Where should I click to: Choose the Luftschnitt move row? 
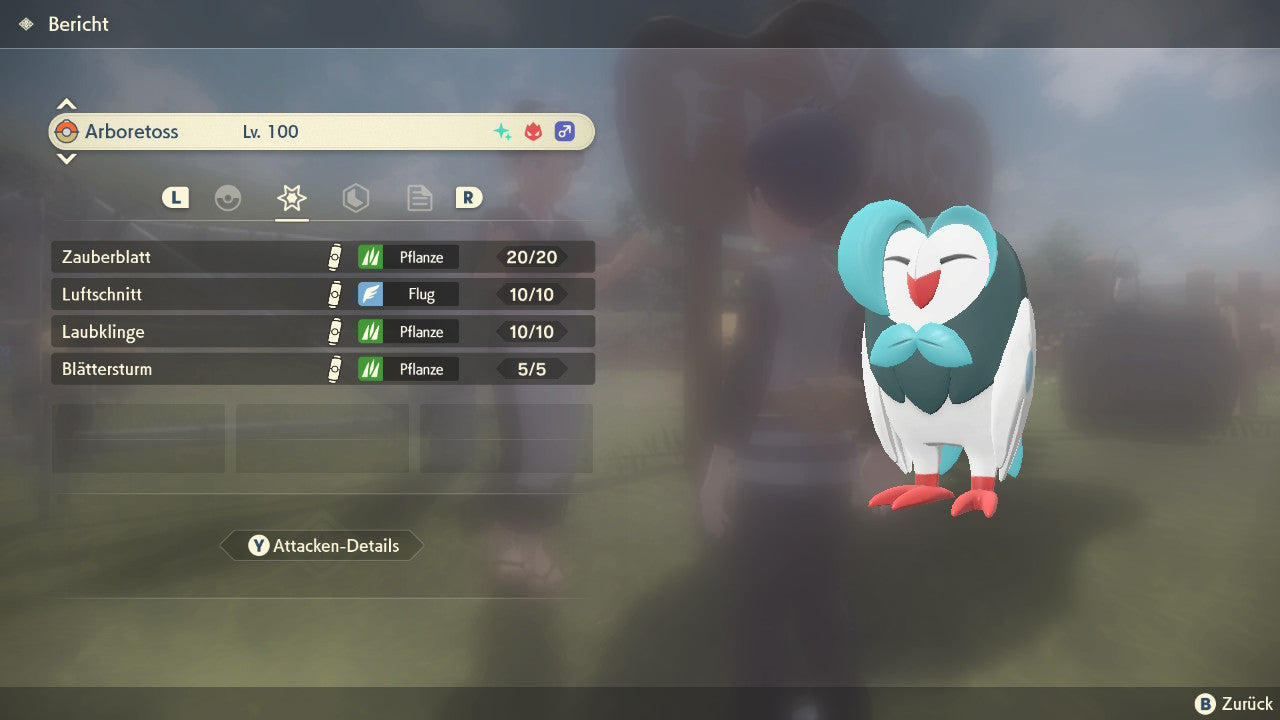(x=322, y=295)
